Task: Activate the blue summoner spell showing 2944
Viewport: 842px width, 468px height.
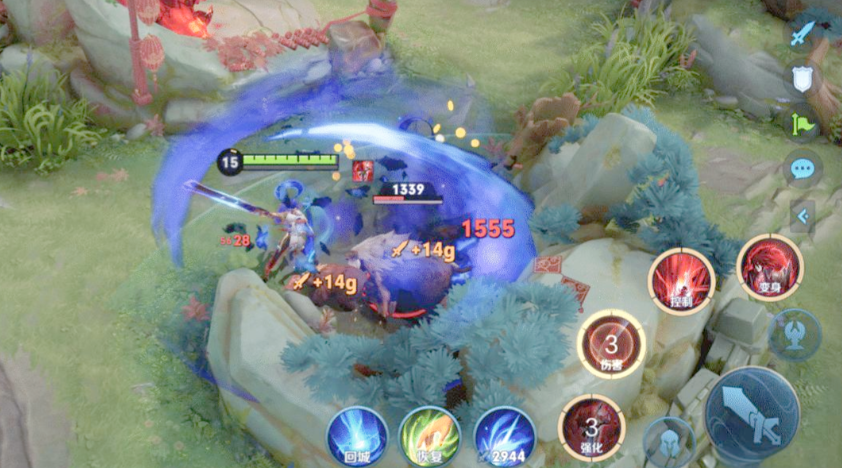Action: (x=505, y=437)
